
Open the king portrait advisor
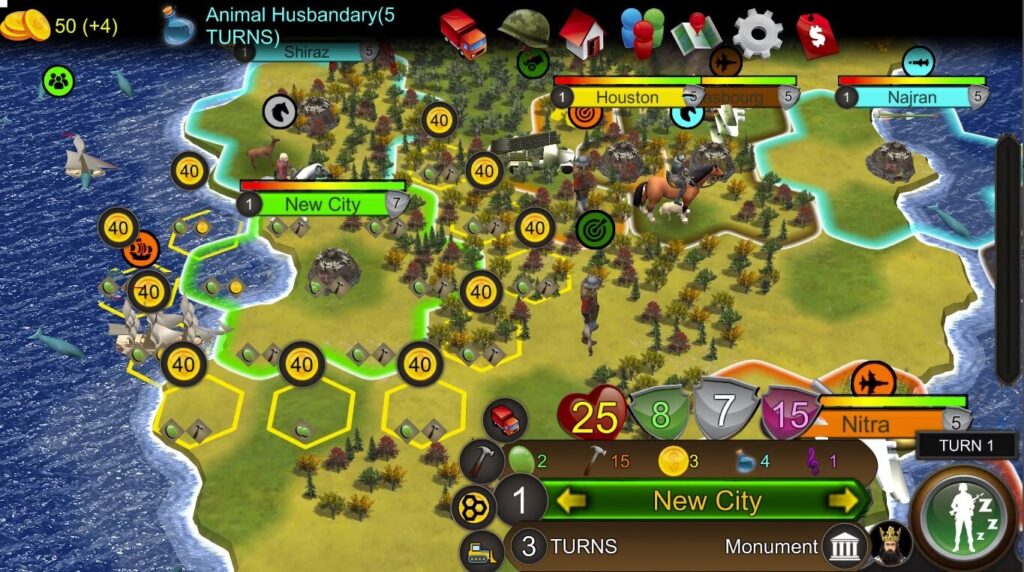pyautogui.click(x=888, y=543)
